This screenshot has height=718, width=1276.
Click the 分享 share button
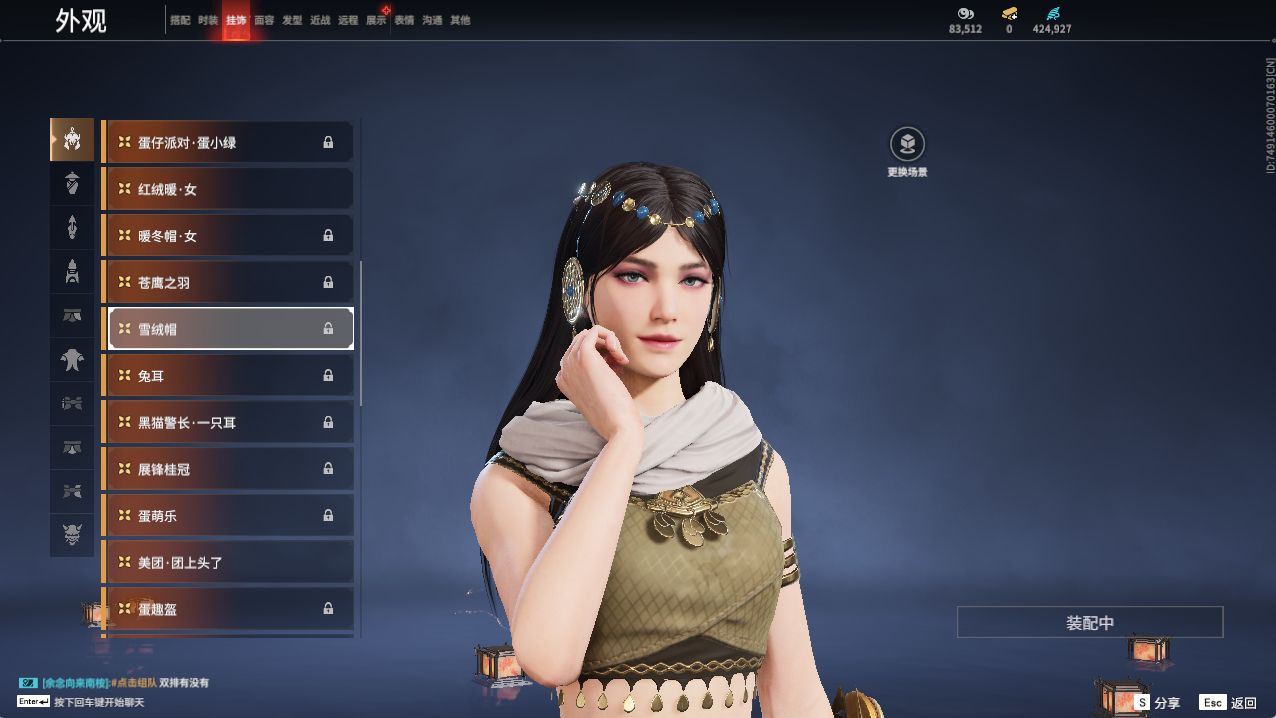tap(1156, 703)
